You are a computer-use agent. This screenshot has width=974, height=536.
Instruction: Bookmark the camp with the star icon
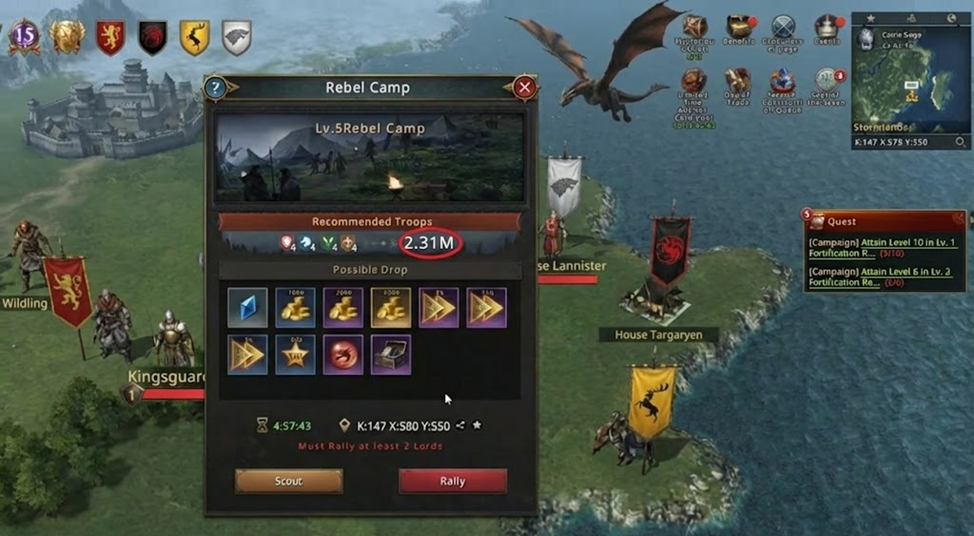click(477, 425)
